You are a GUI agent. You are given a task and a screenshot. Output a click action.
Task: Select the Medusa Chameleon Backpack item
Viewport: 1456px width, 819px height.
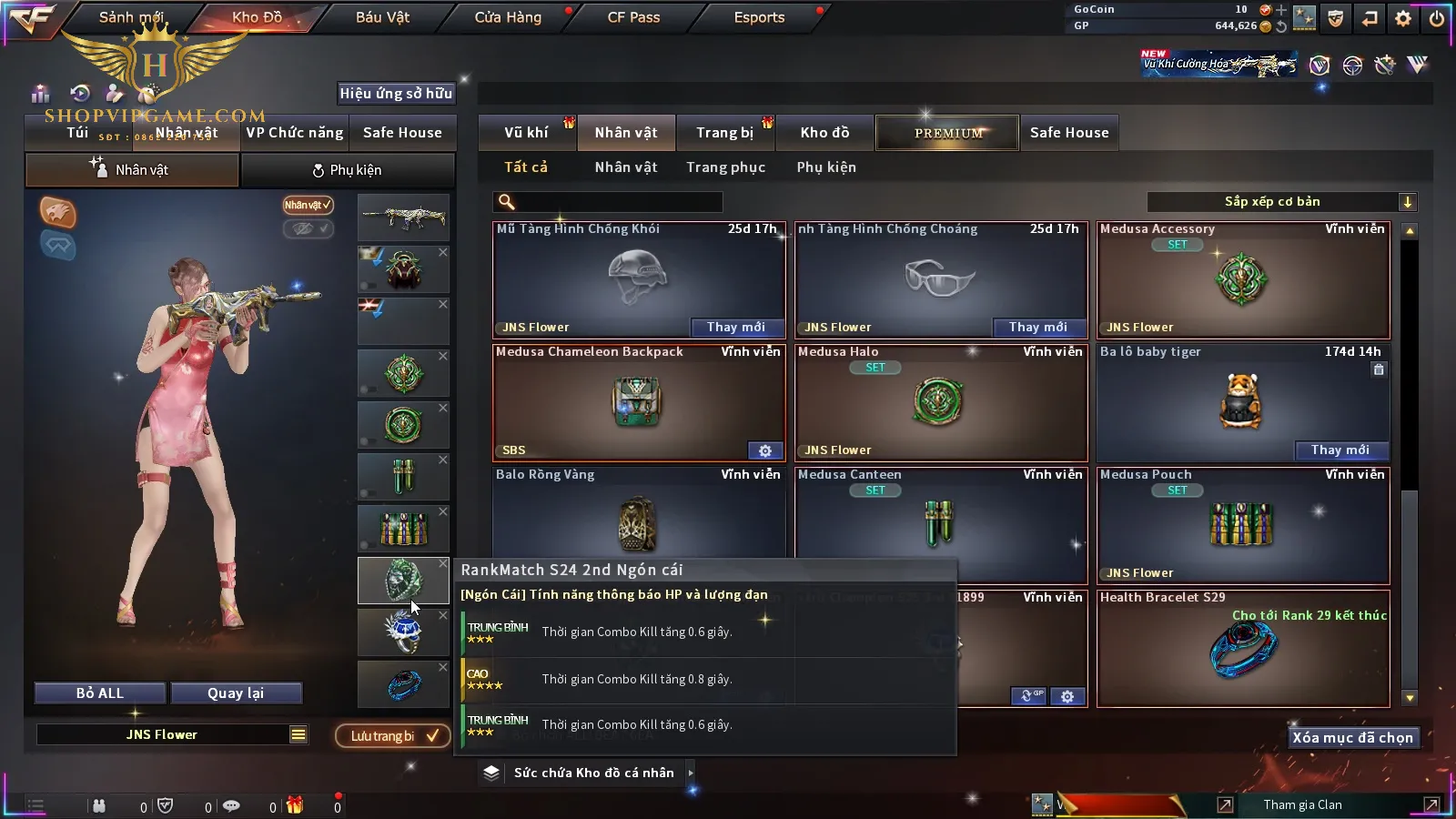(638, 402)
